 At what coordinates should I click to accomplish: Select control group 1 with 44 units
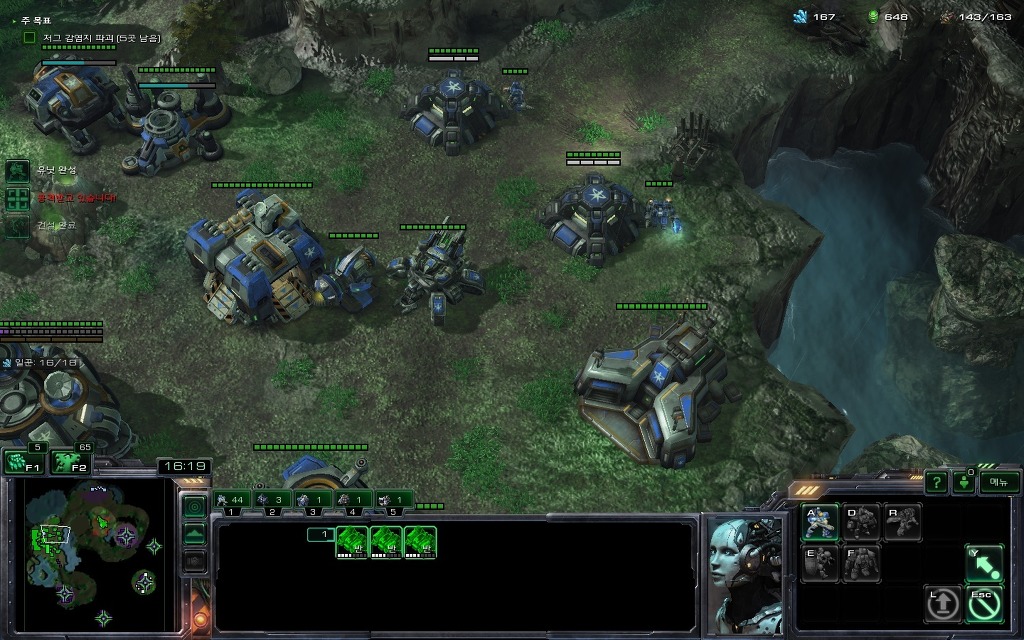coord(231,499)
